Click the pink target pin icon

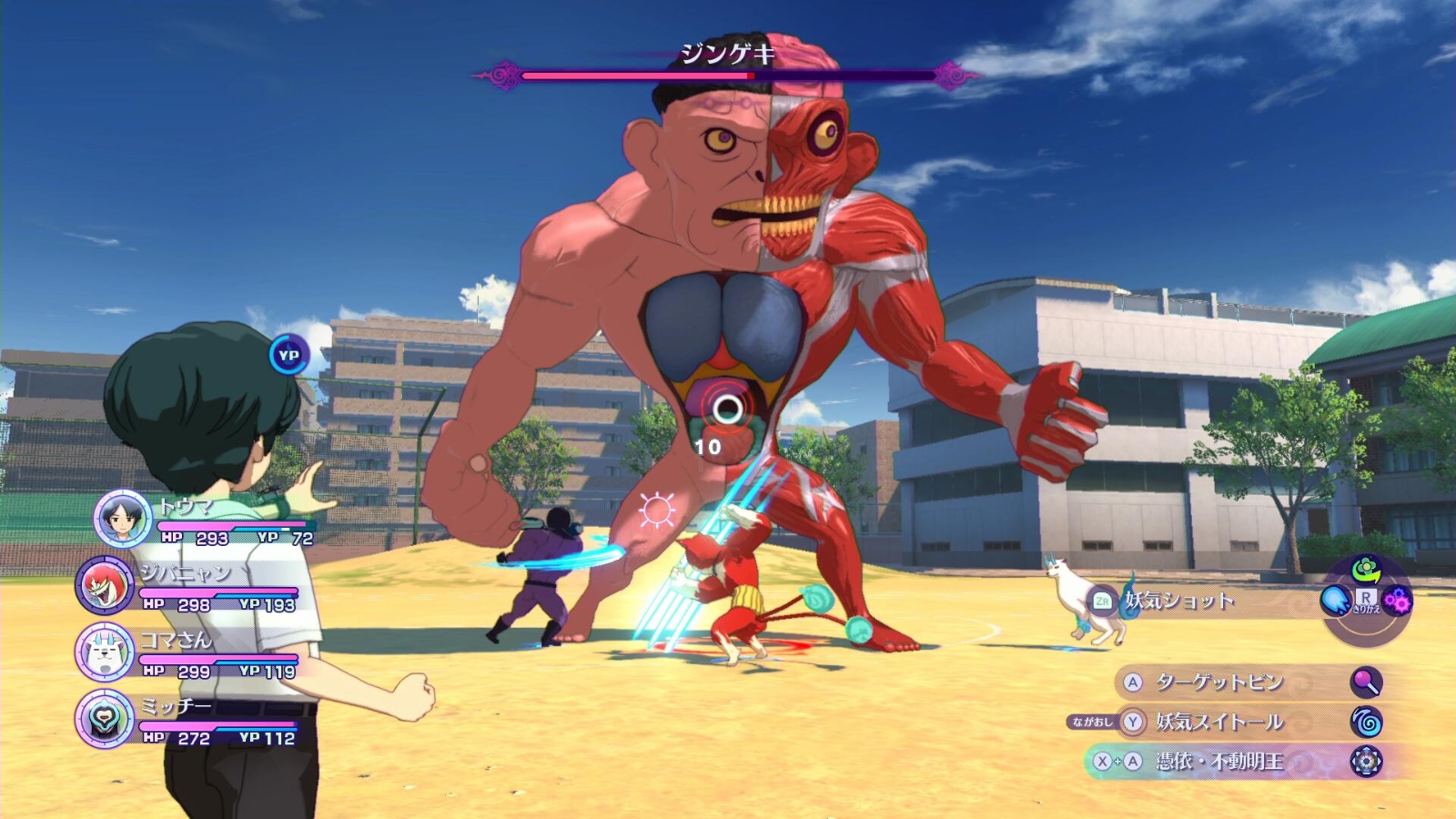coord(1366,682)
